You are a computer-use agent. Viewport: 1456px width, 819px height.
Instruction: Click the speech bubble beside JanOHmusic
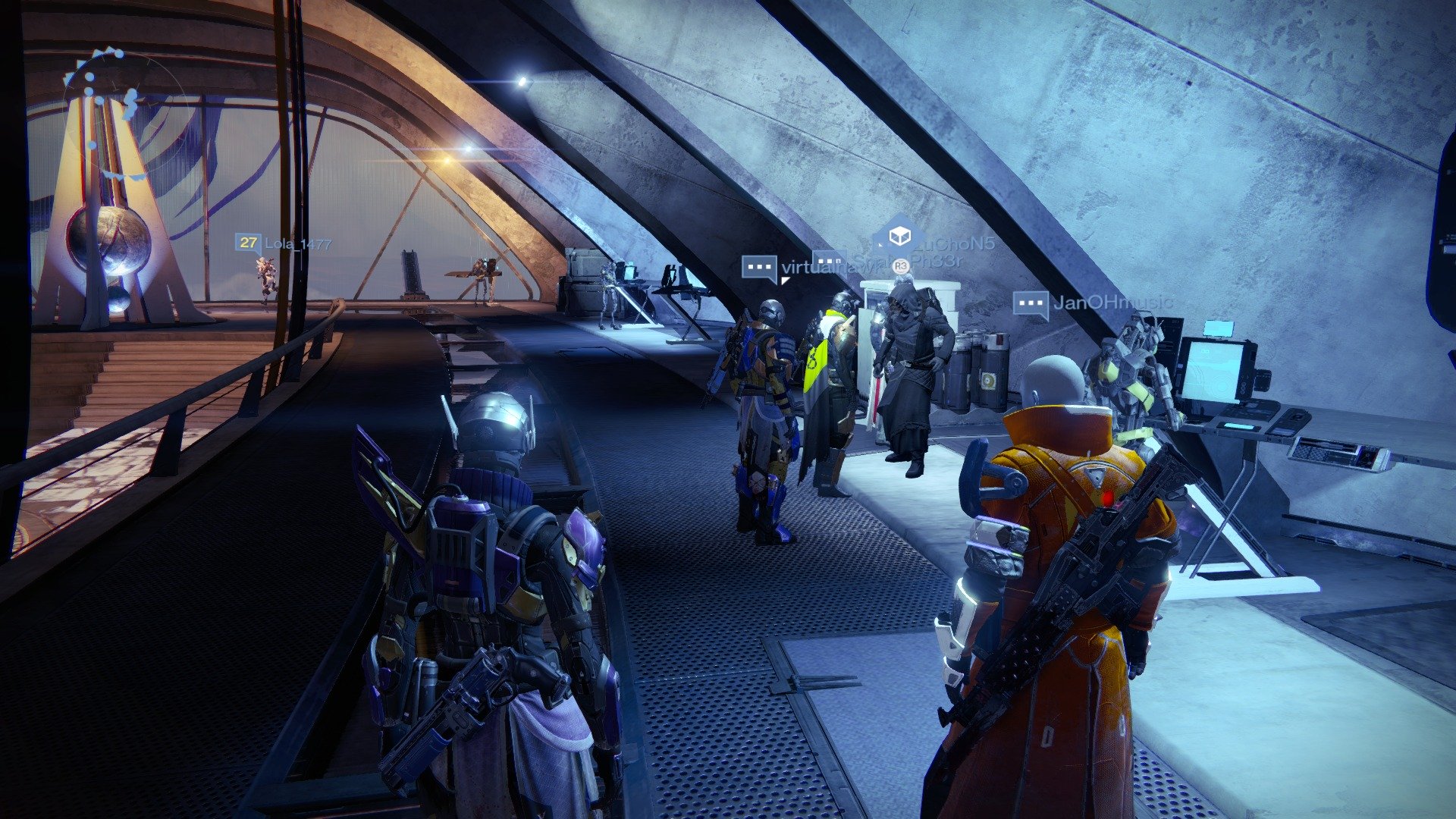(x=1031, y=303)
